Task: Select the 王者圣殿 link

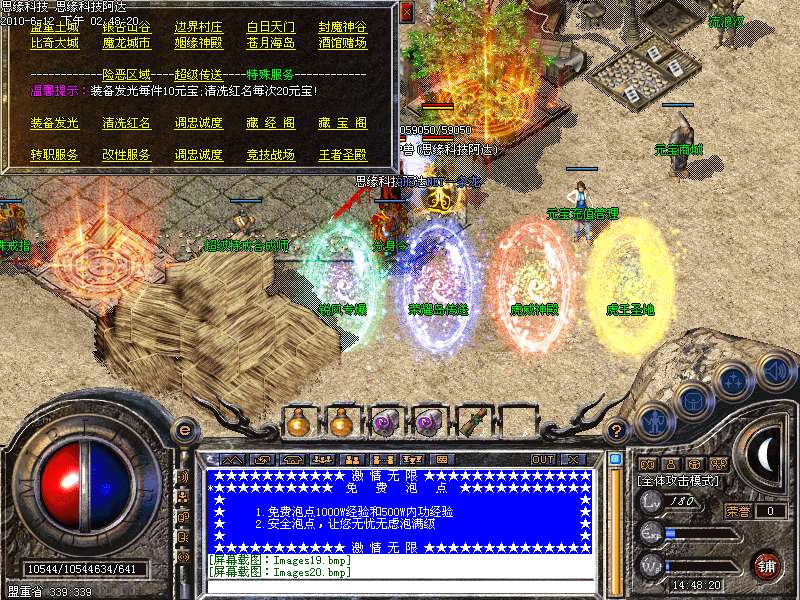Action: pos(343,156)
